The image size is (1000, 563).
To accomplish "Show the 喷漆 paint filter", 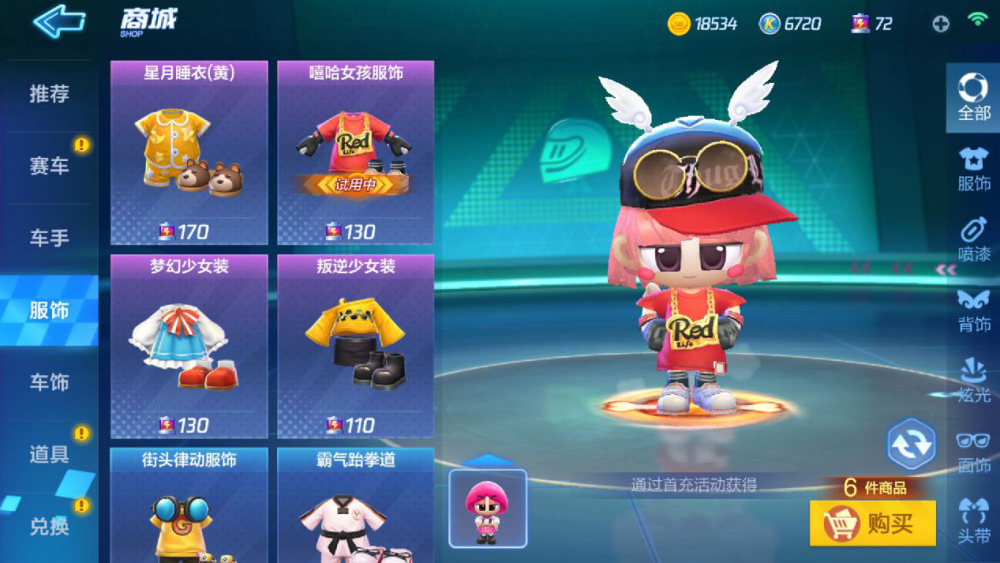I will click(973, 238).
